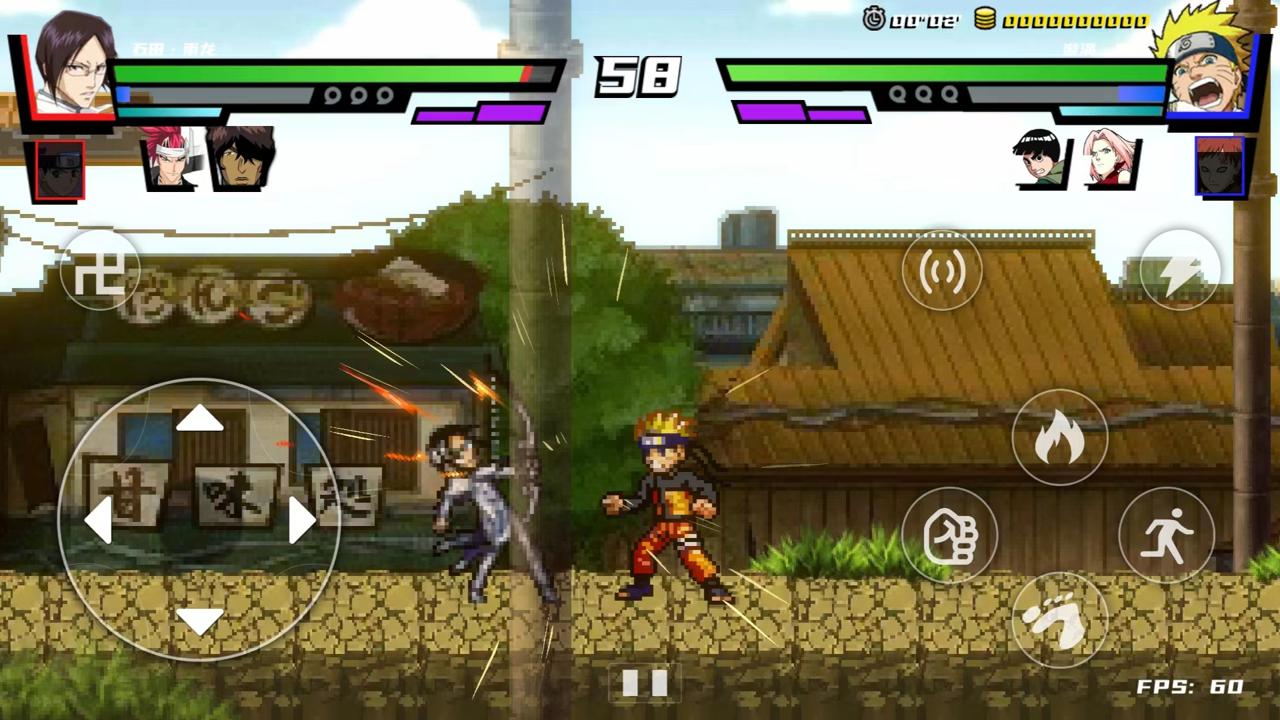Pause the match with the pause button
Image resolution: width=1280 pixels, height=720 pixels.
[644, 684]
